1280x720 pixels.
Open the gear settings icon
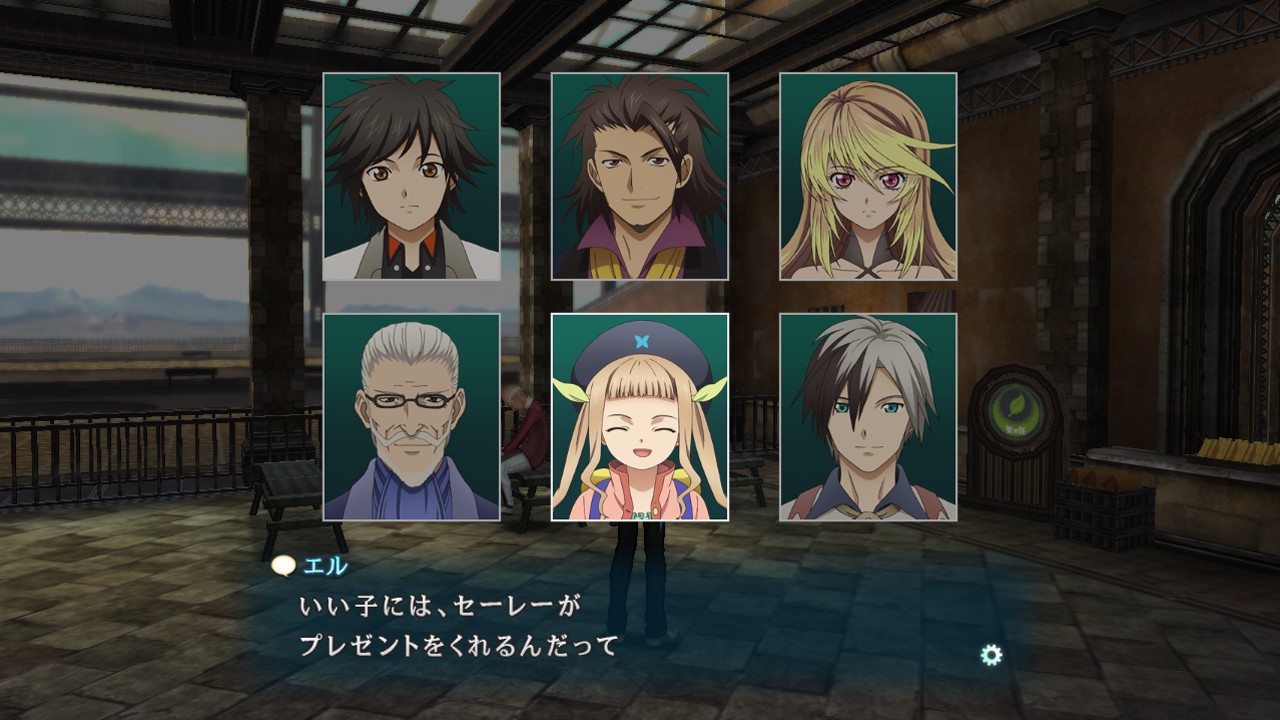point(991,655)
